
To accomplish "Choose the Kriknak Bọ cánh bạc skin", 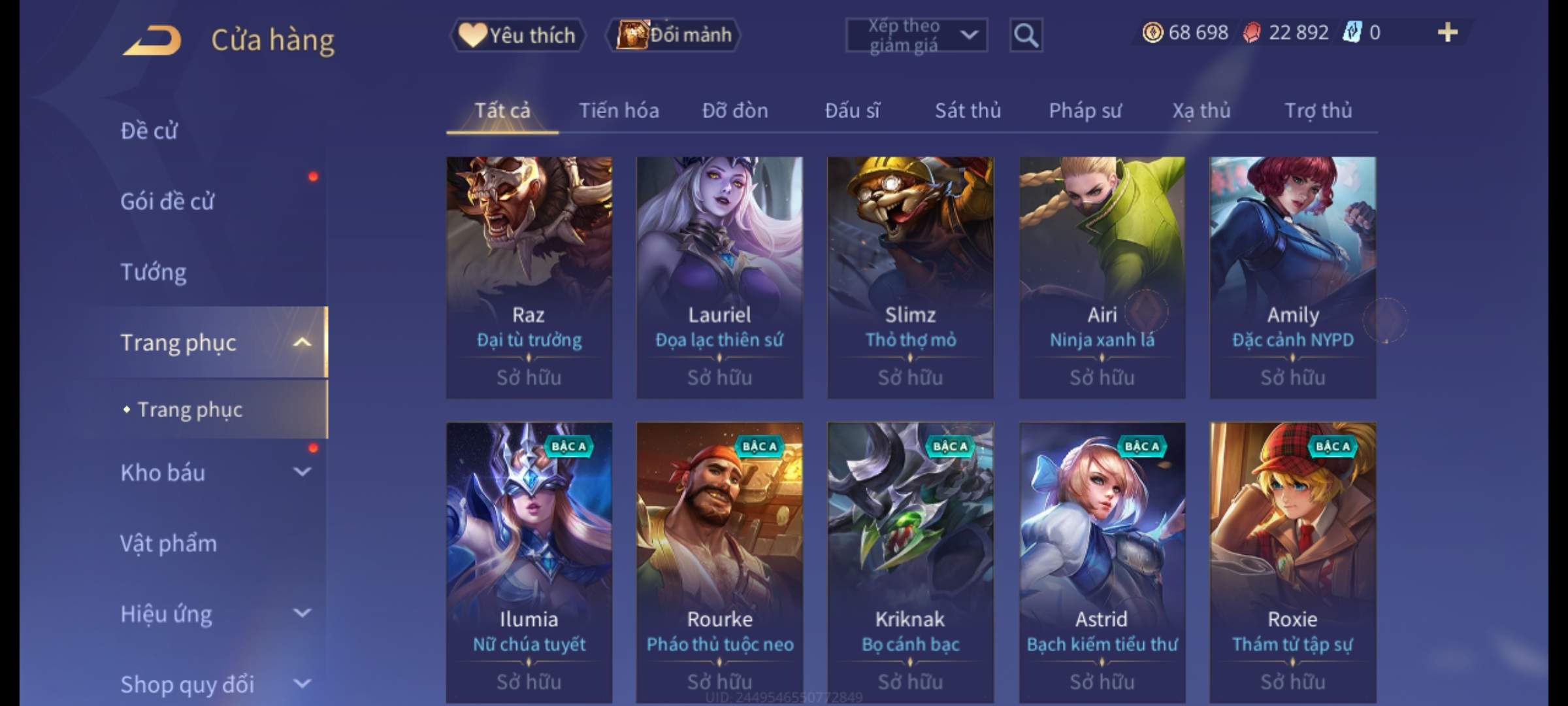I will [x=910, y=562].
